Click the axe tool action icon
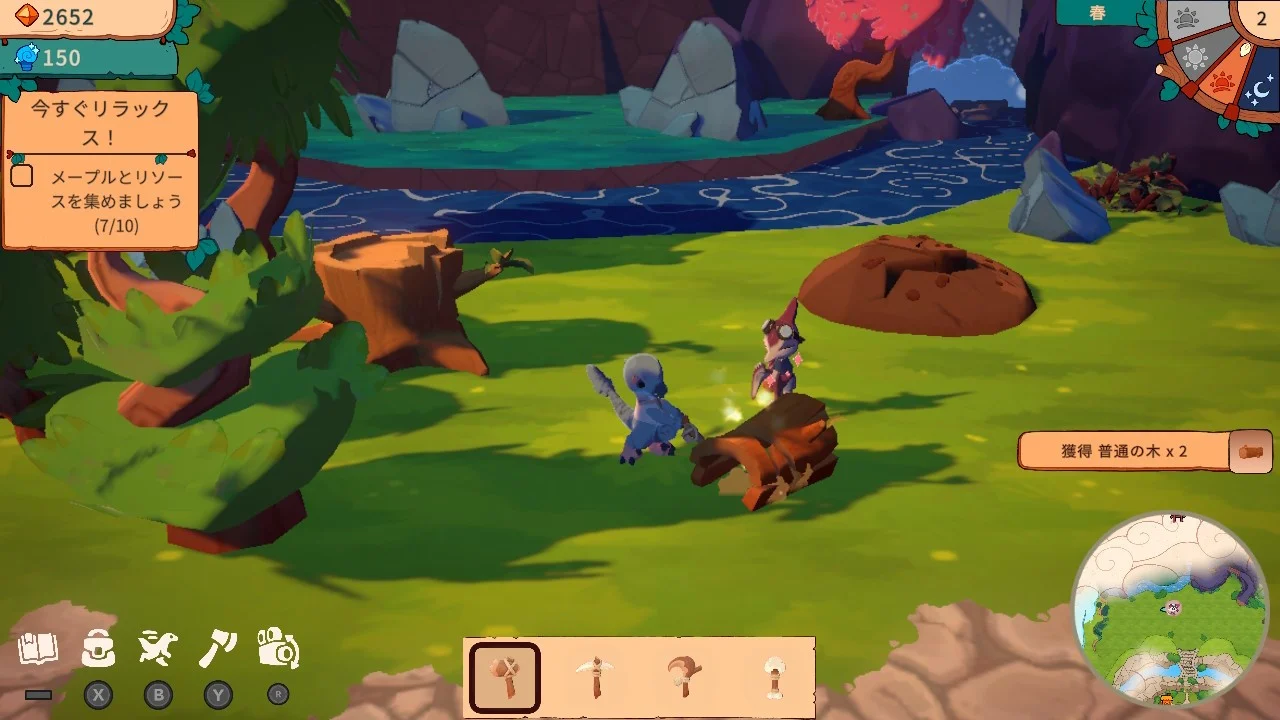 pos(218,650)
